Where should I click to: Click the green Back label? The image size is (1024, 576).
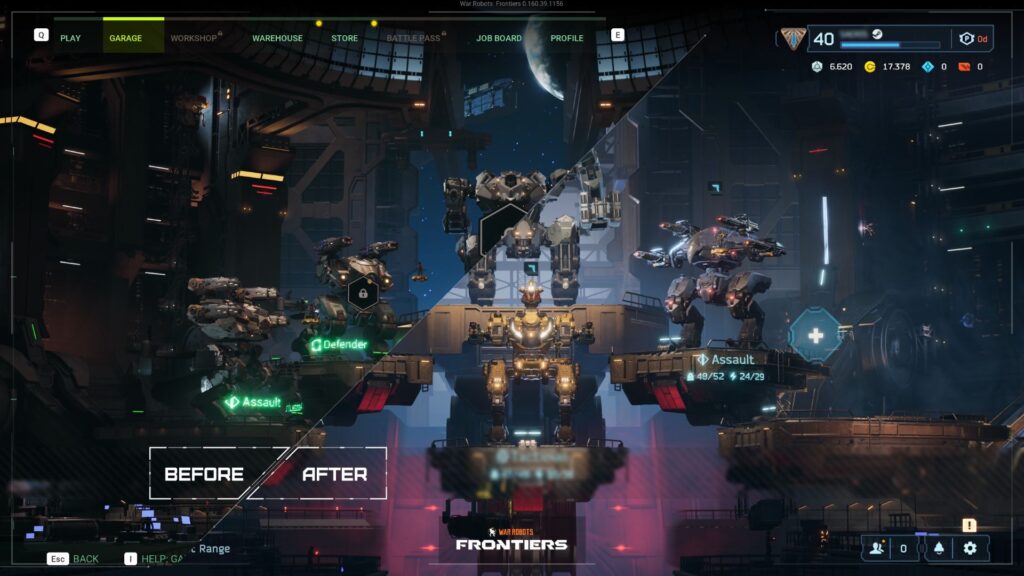pos(86,559)
